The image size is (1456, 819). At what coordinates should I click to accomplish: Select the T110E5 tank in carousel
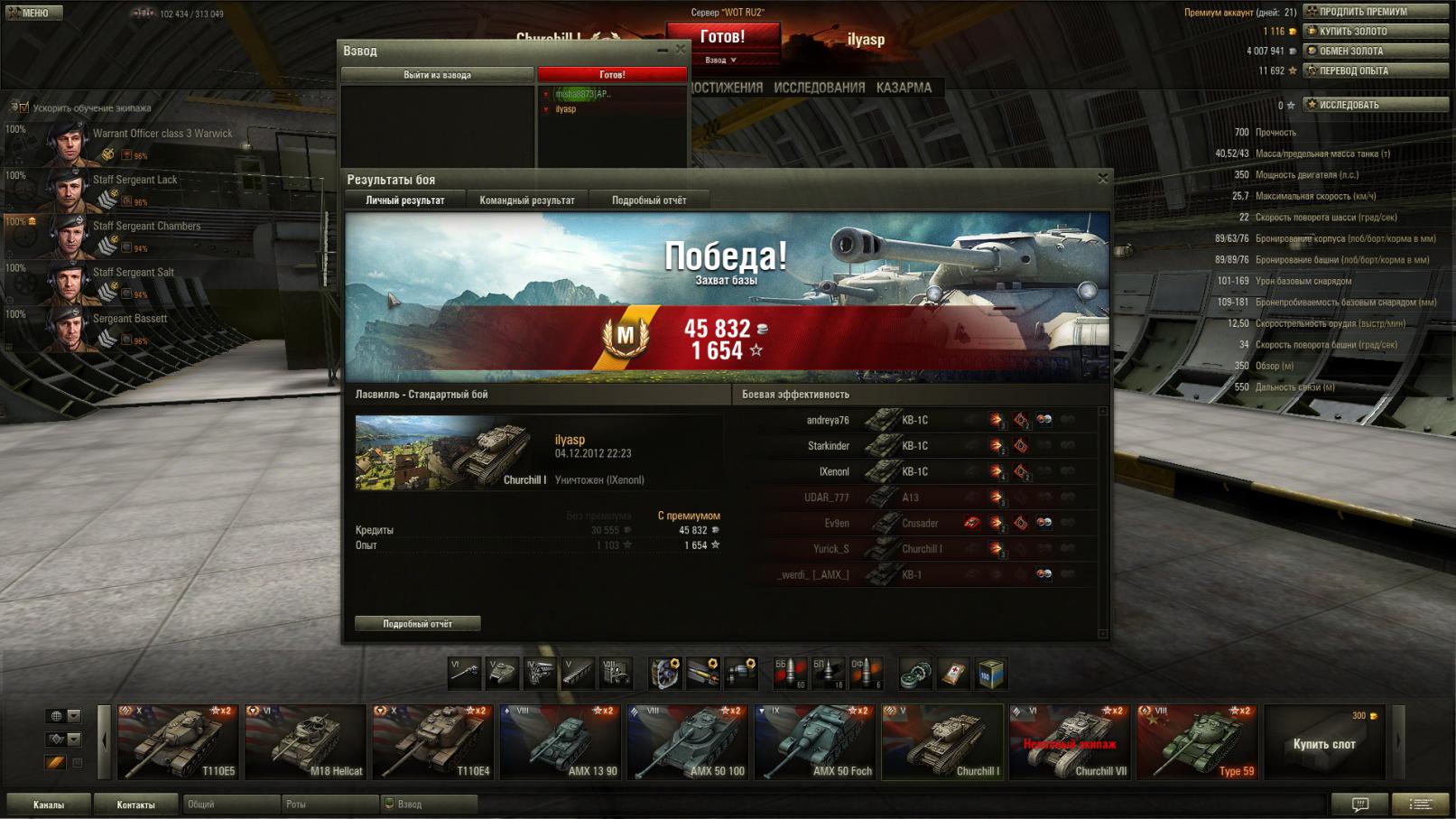[x=178, y=742]
